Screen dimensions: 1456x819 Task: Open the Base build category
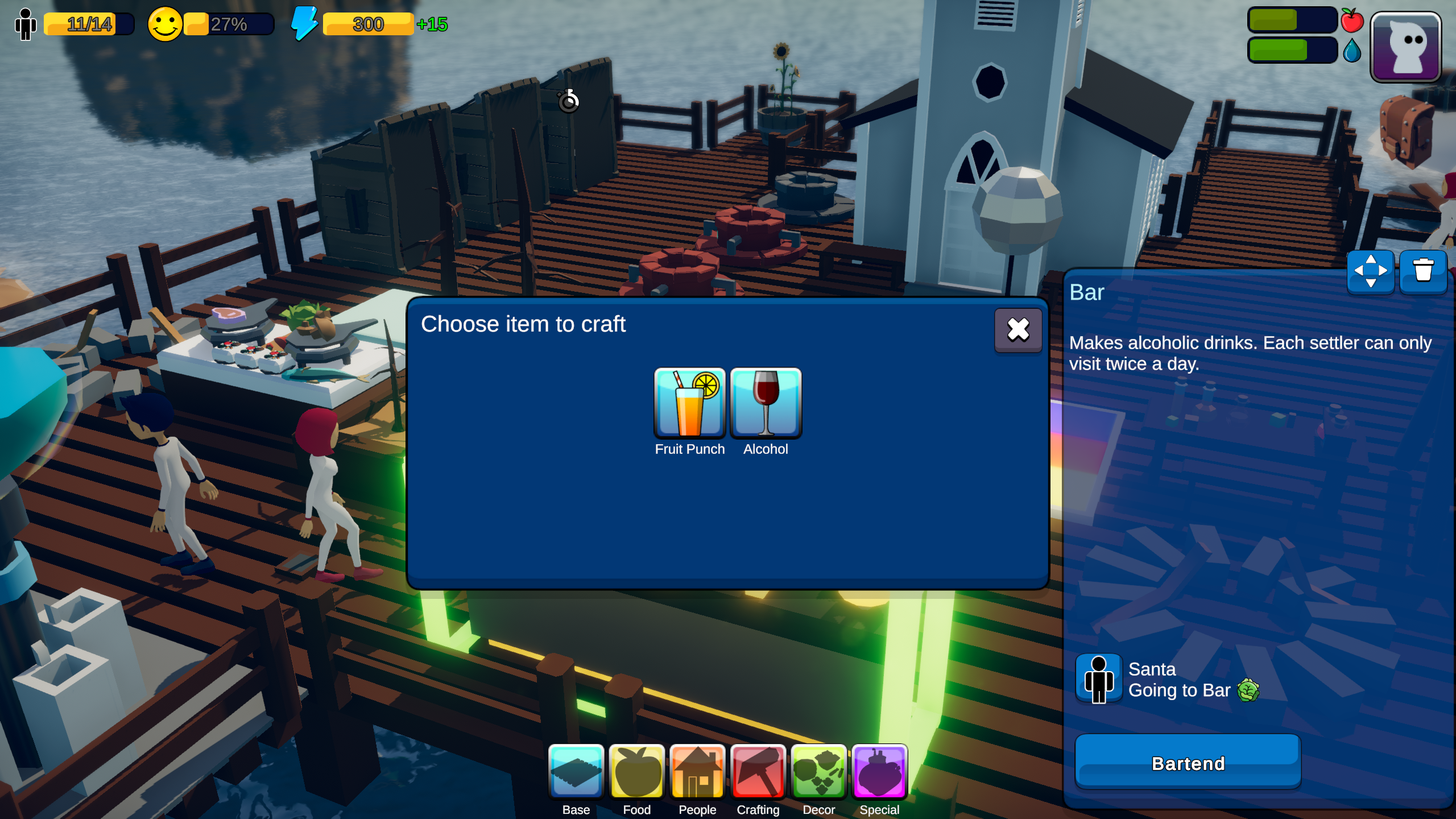576,772
